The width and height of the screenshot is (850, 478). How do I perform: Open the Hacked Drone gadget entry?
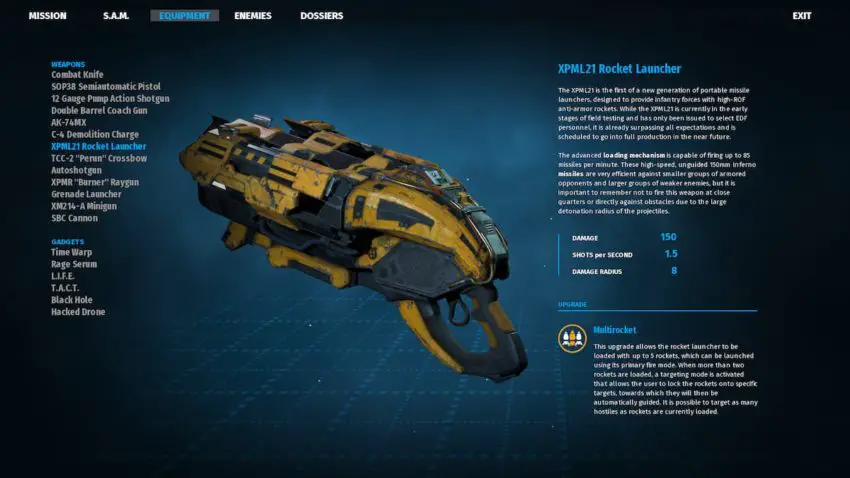(78, 312)
